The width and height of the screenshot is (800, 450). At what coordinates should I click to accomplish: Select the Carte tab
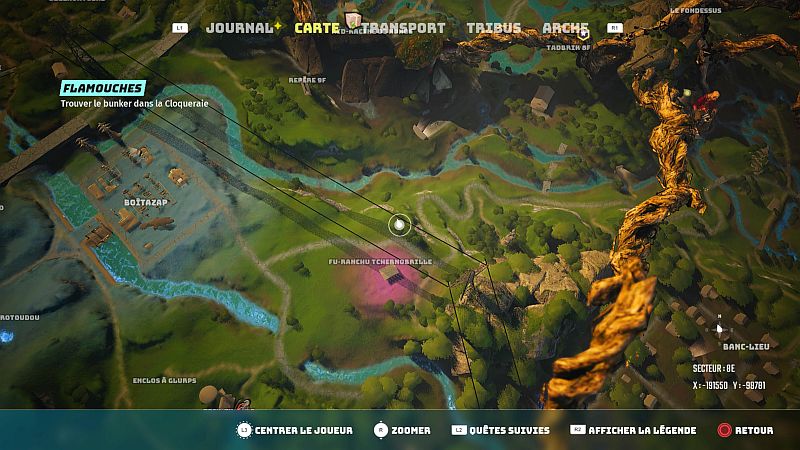click(317, 28)
